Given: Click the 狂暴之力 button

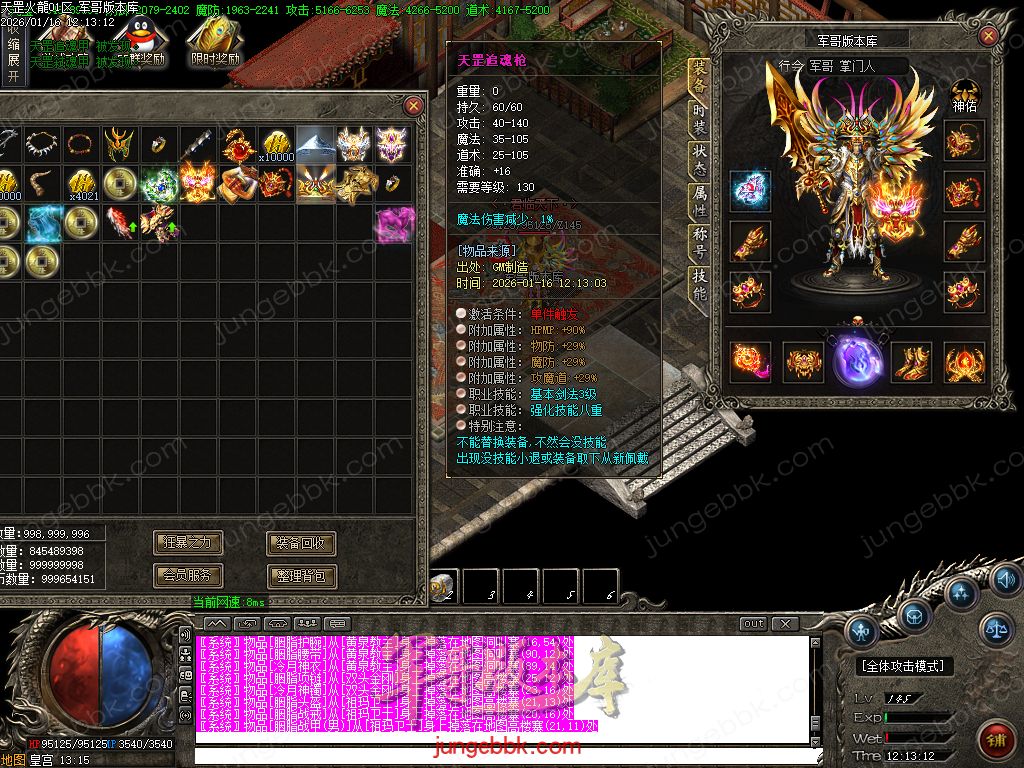Looking at the screenshot, I should click(188, 543).
